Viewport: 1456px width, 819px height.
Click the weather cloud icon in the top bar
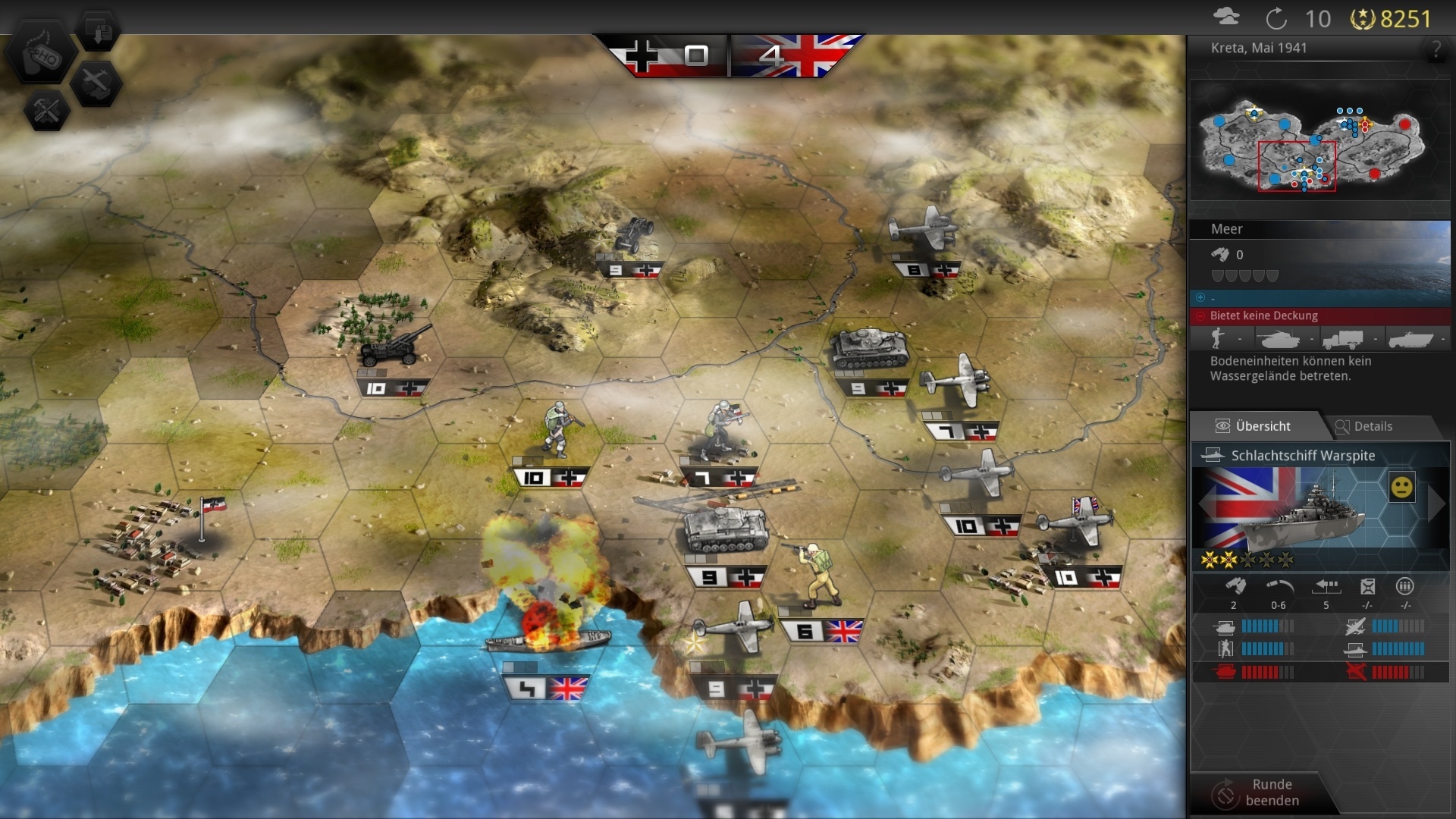point(1227,17)
